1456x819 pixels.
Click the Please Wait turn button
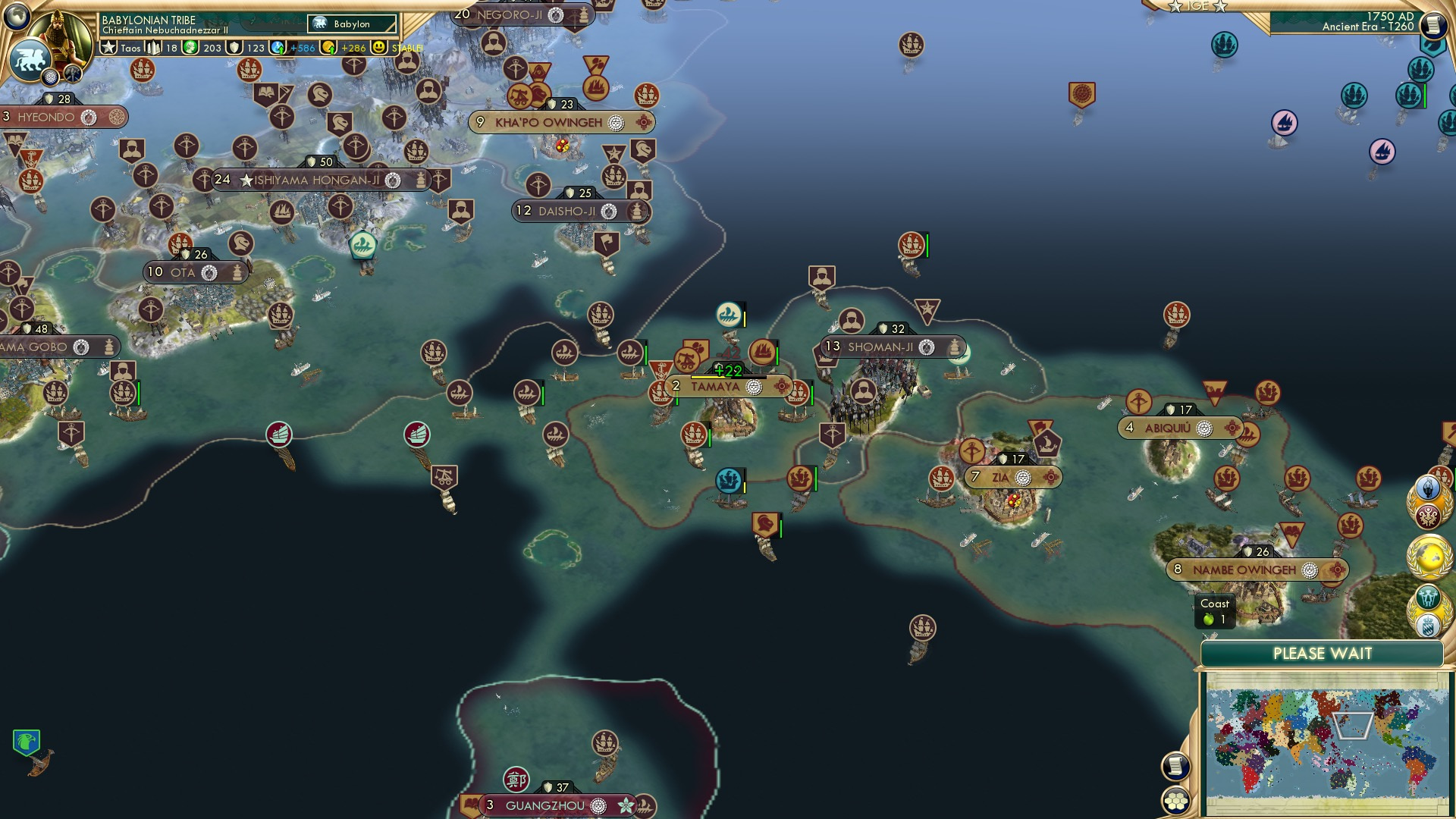[x=1322, y=654]
